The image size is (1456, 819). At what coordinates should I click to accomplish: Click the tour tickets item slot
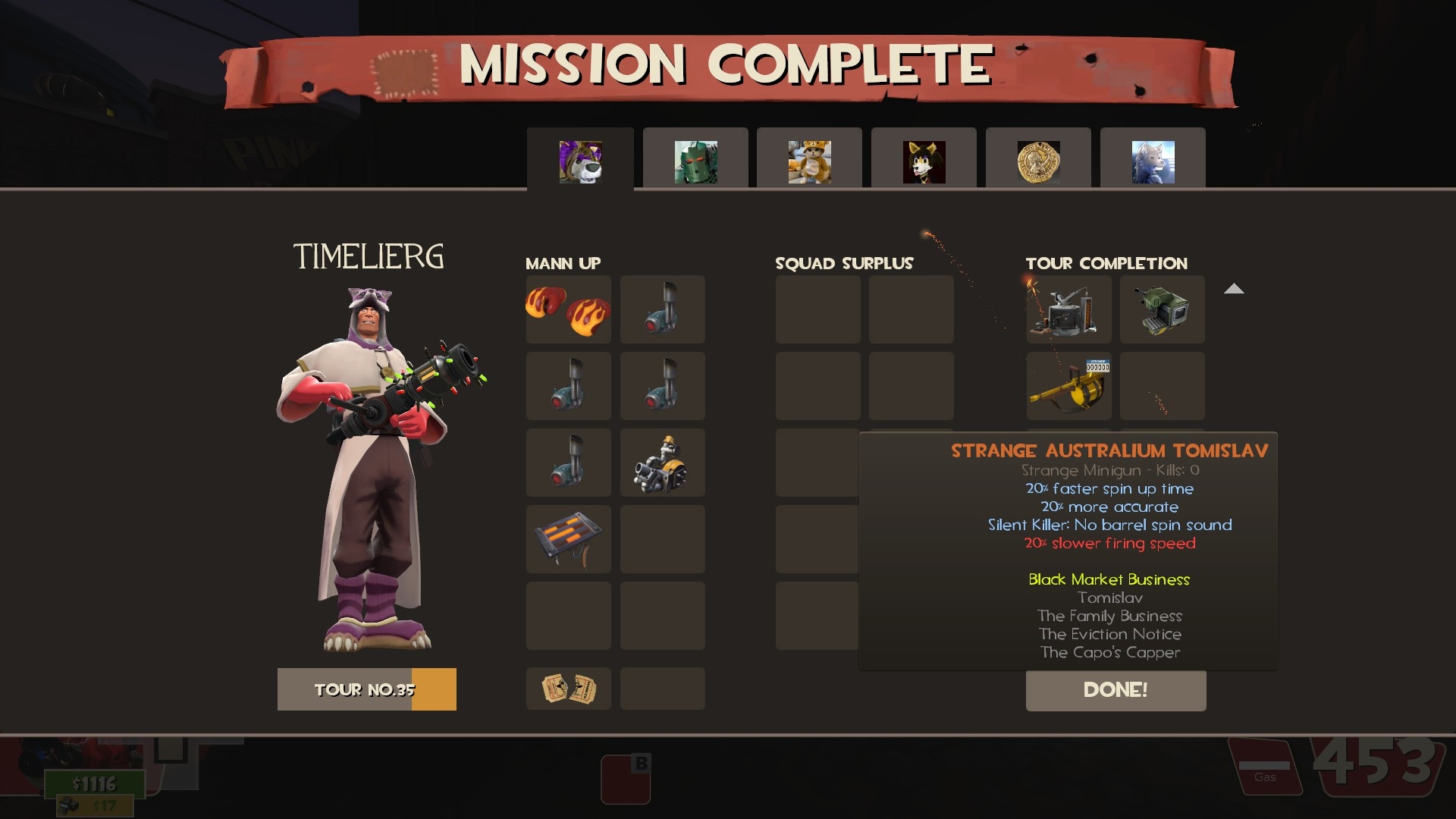[x=569, y=689]
